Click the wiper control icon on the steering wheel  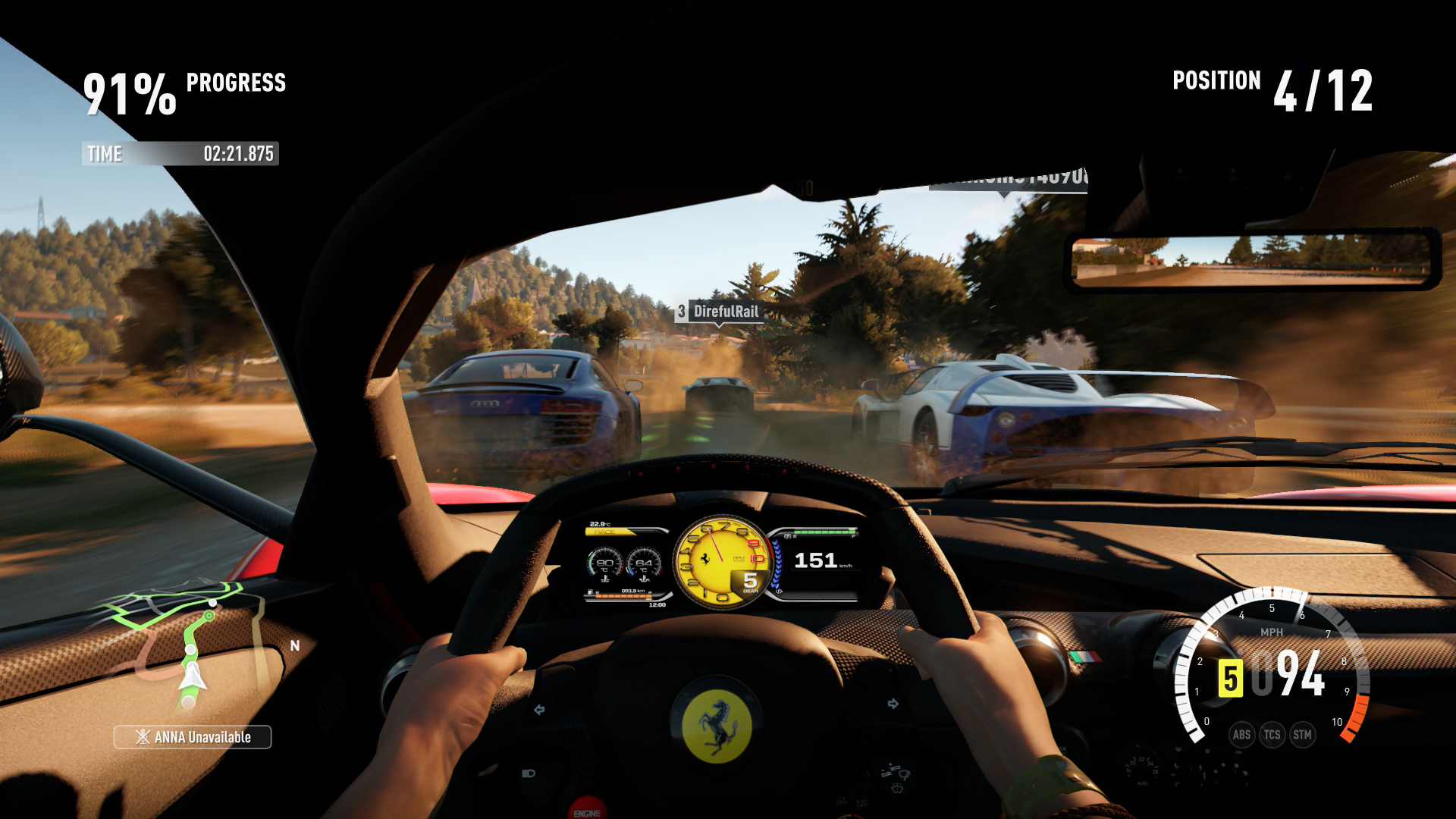point(897,775)
